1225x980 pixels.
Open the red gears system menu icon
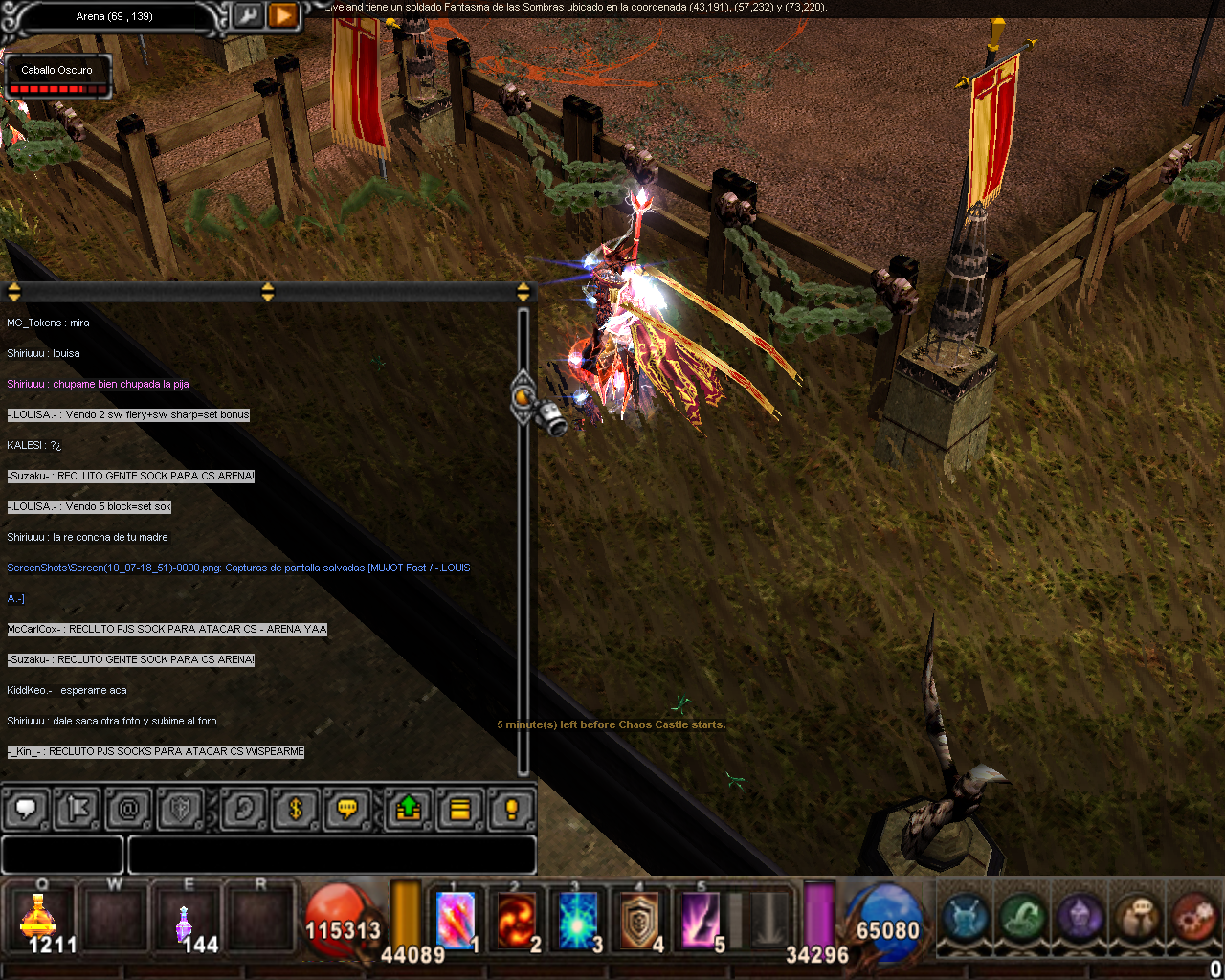[1194, 917]
